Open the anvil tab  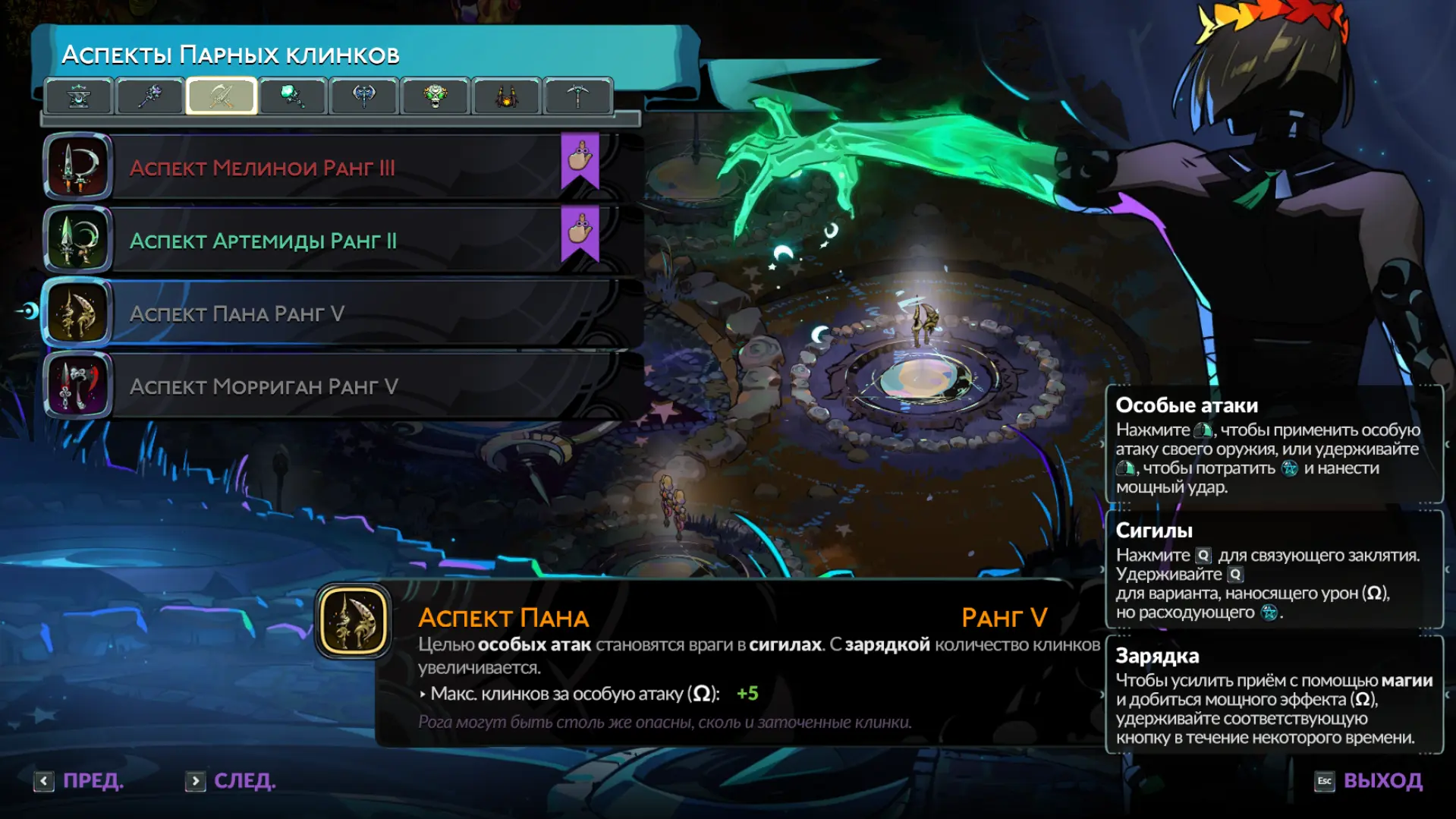[79, 96]
